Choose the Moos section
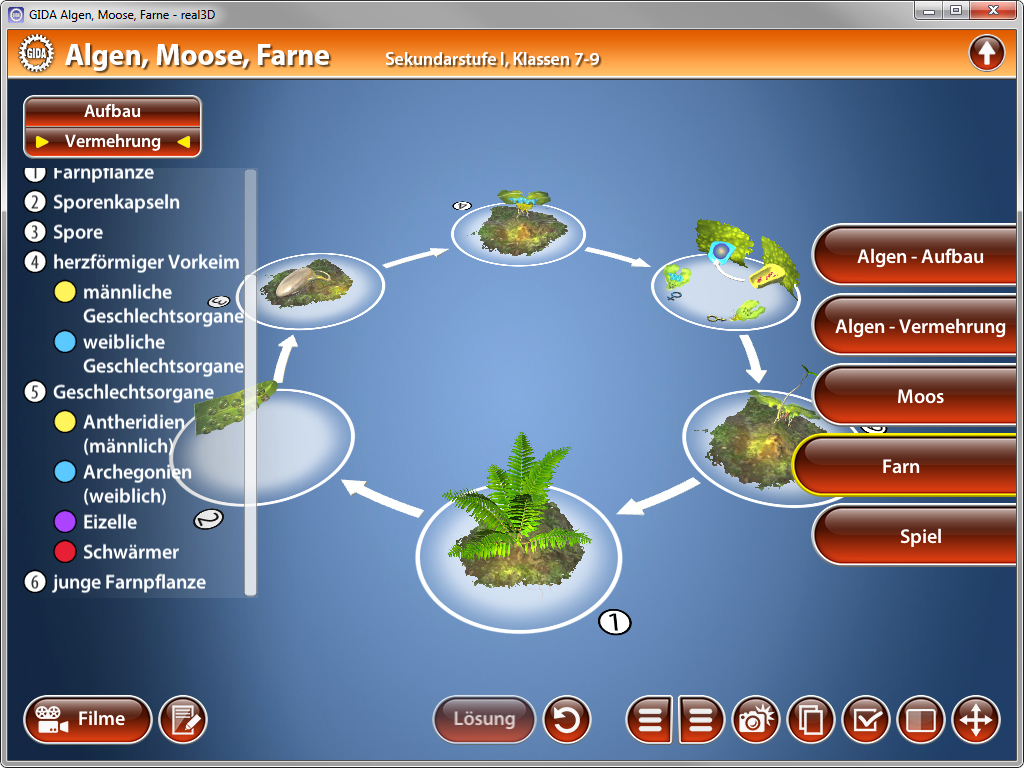The height and width of the screenshot is (768, 1024). click(919, 397)
